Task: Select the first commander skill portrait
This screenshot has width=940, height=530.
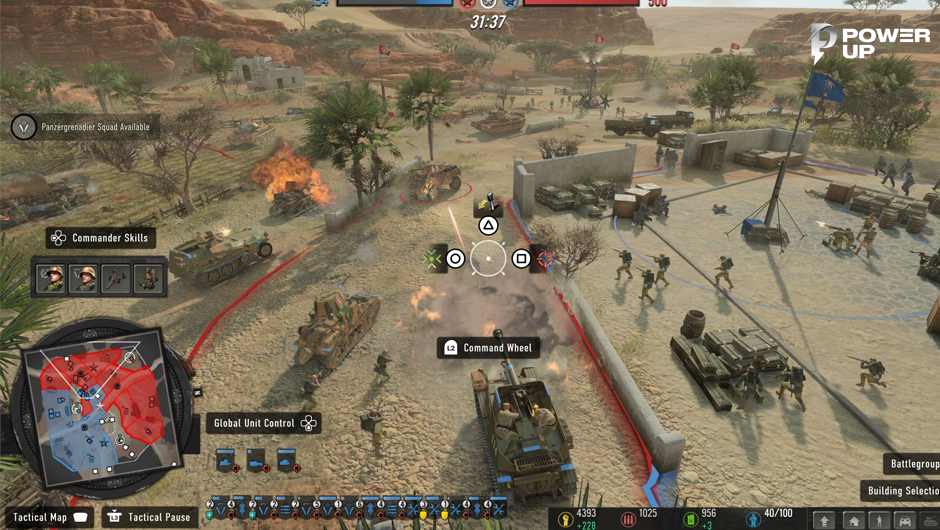Action: 51,278
